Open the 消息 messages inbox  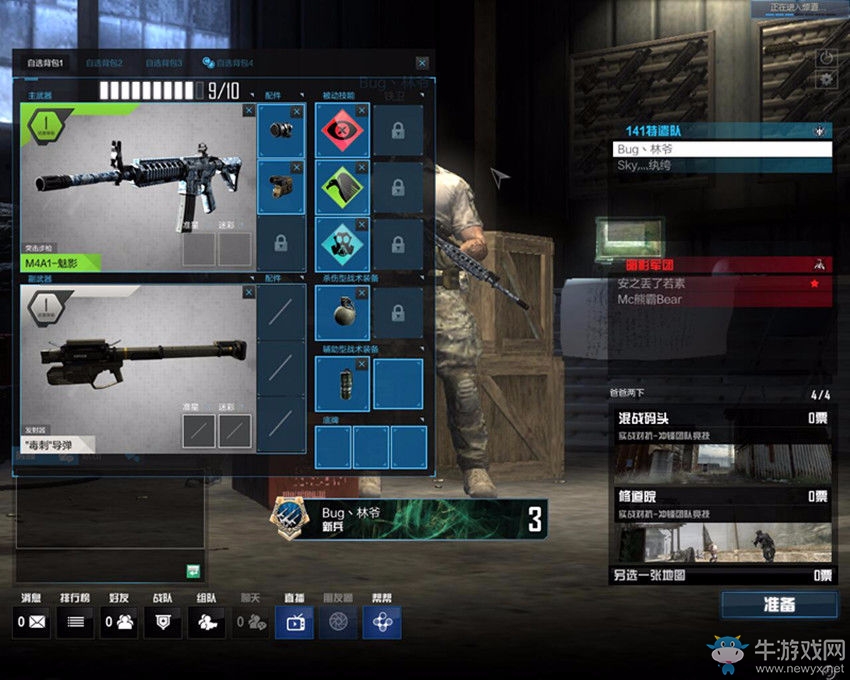click(x=32, y=621)
